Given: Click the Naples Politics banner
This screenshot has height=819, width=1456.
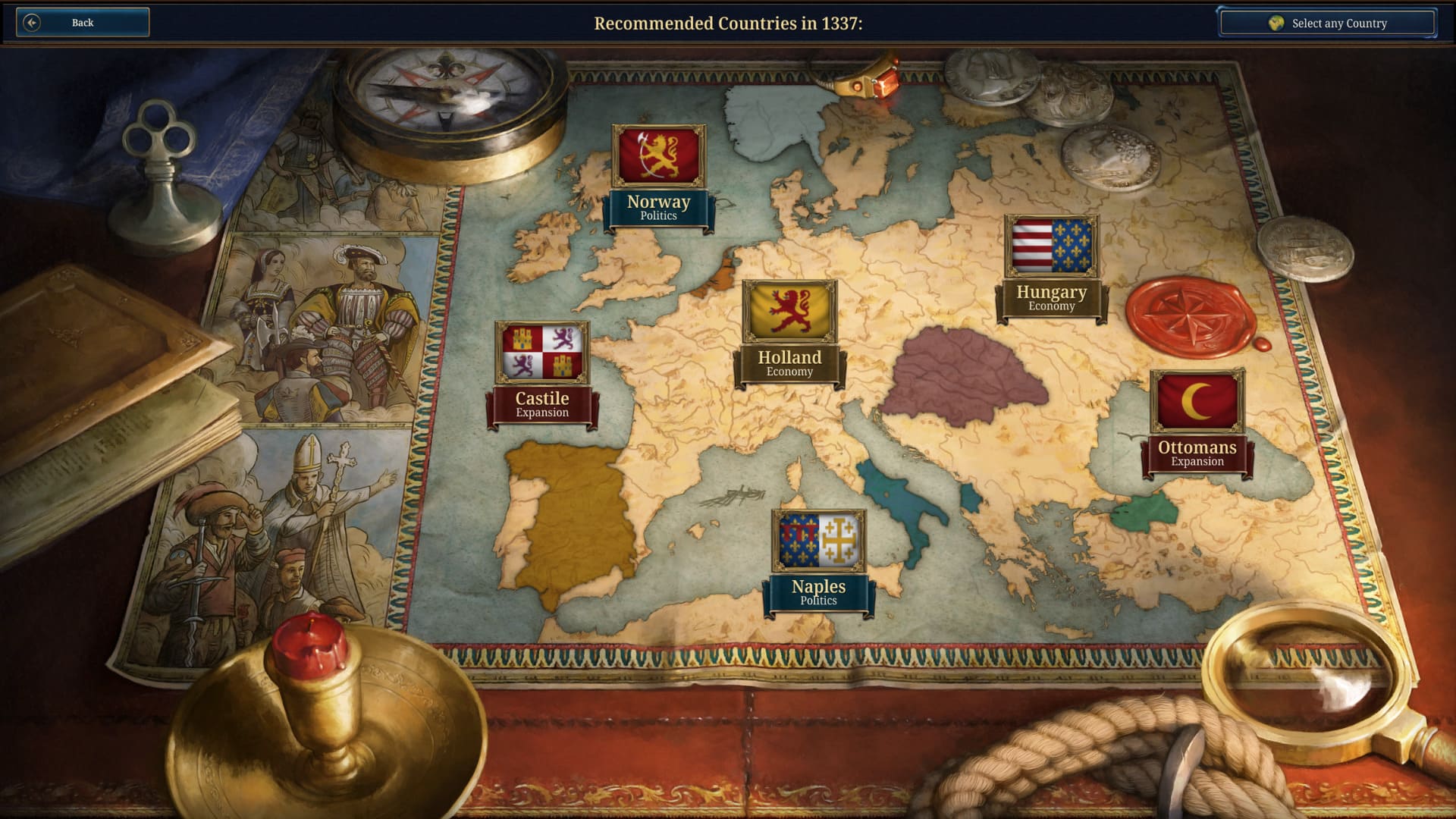Looking at the screenshot, I should 819,591.
